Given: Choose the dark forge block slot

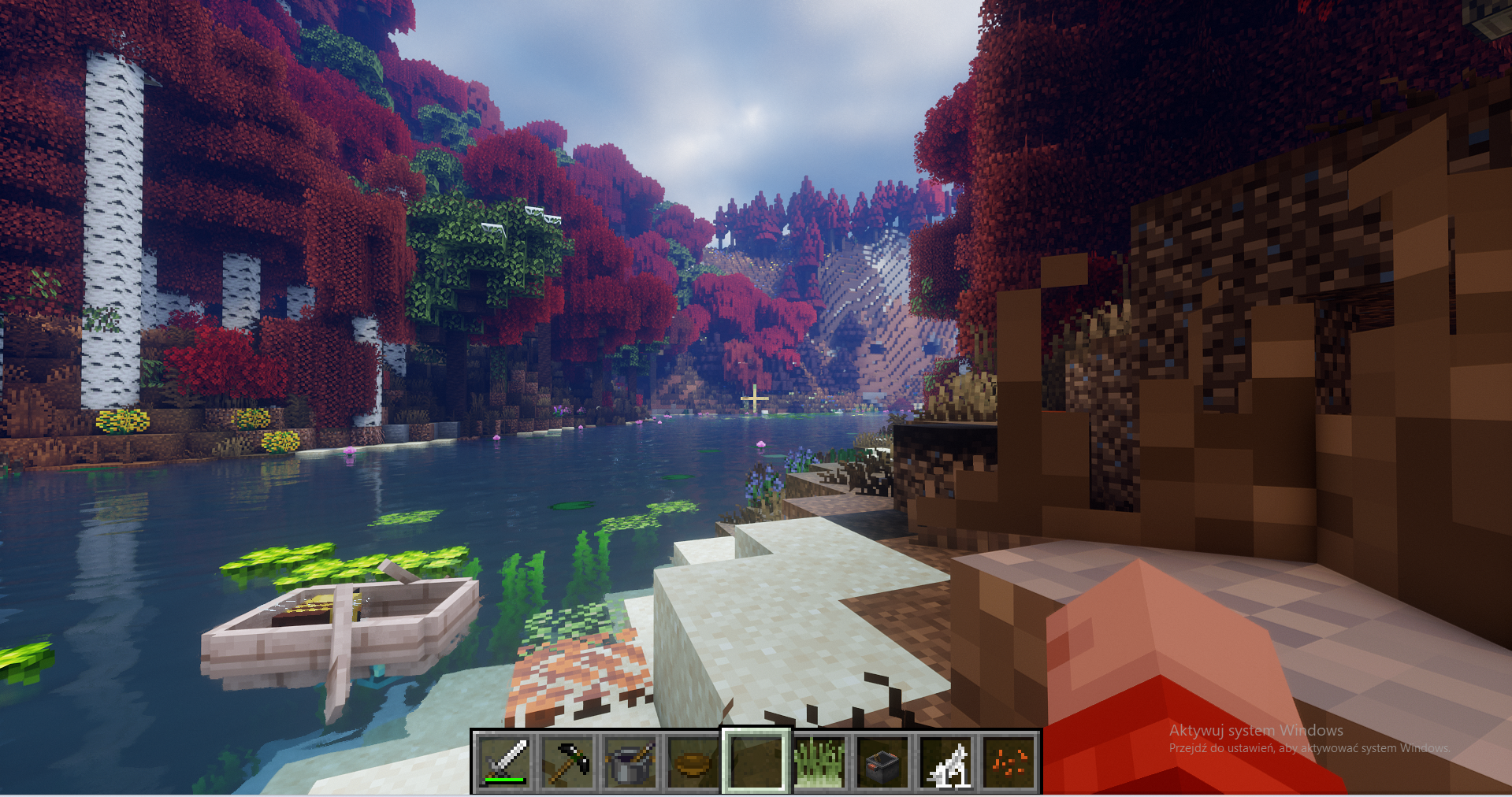Looking at the screenshot, I should (882, 762).
